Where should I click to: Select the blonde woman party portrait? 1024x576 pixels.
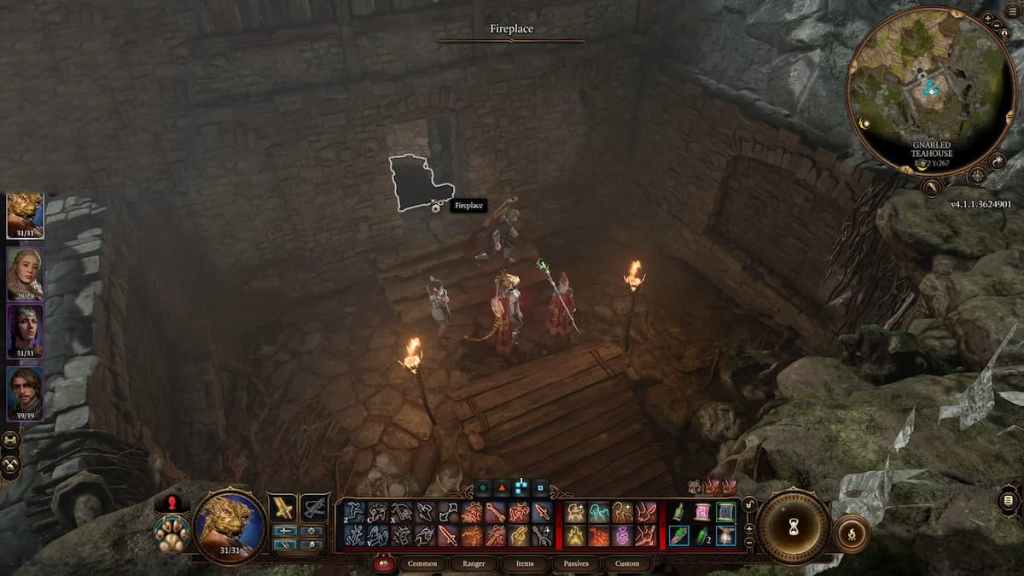[x=25, y=273]
